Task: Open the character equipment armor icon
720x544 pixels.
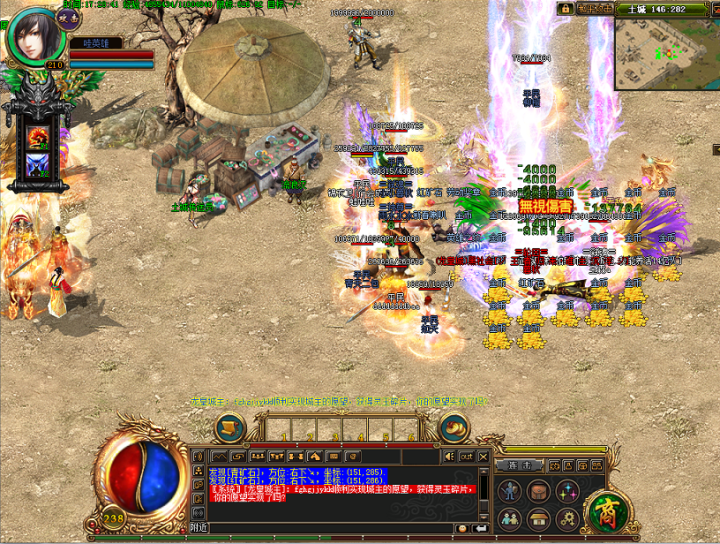Action: pyautogui.click(x=510, y=491)
